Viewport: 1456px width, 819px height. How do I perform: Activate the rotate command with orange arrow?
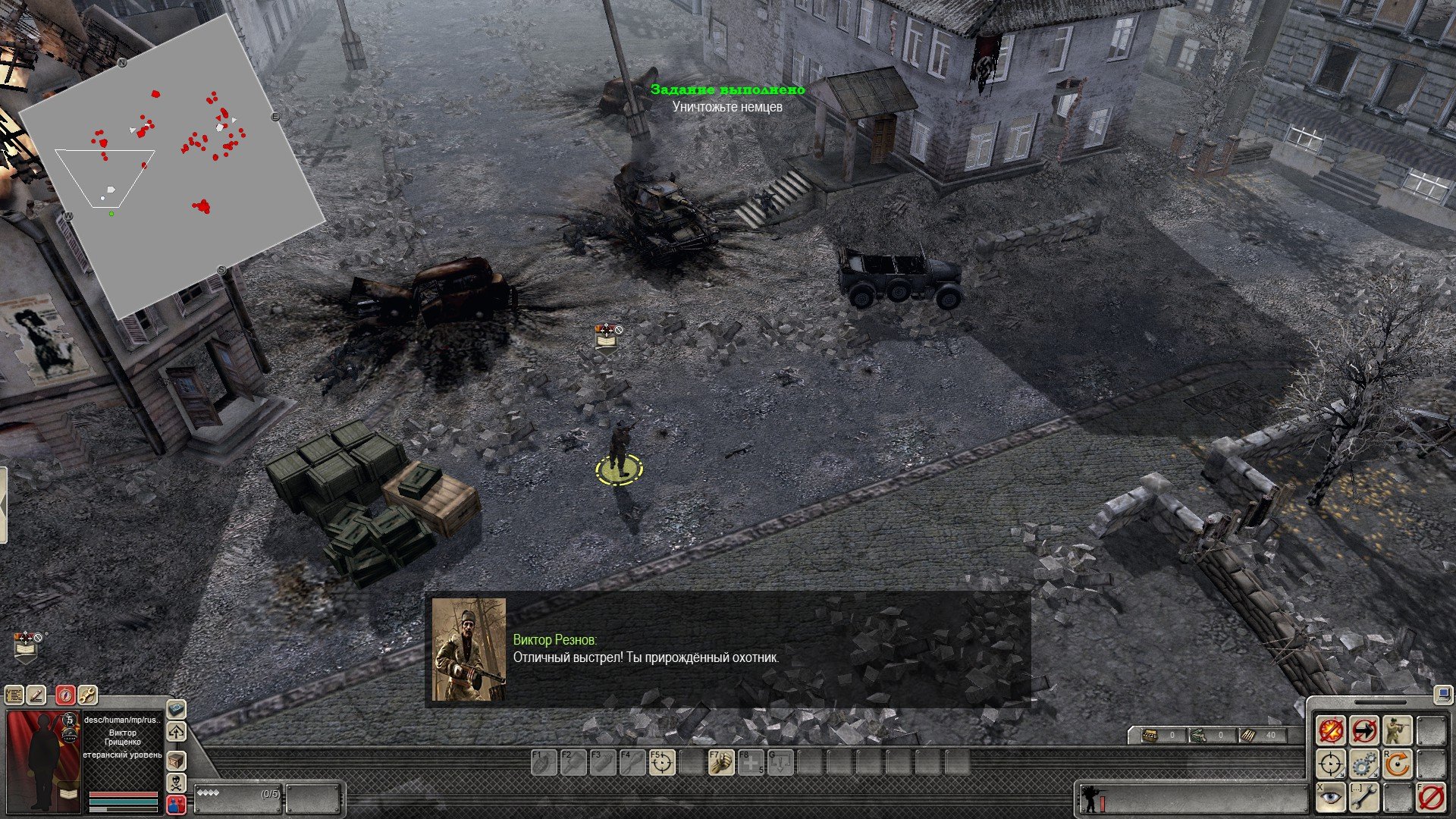1398,764
